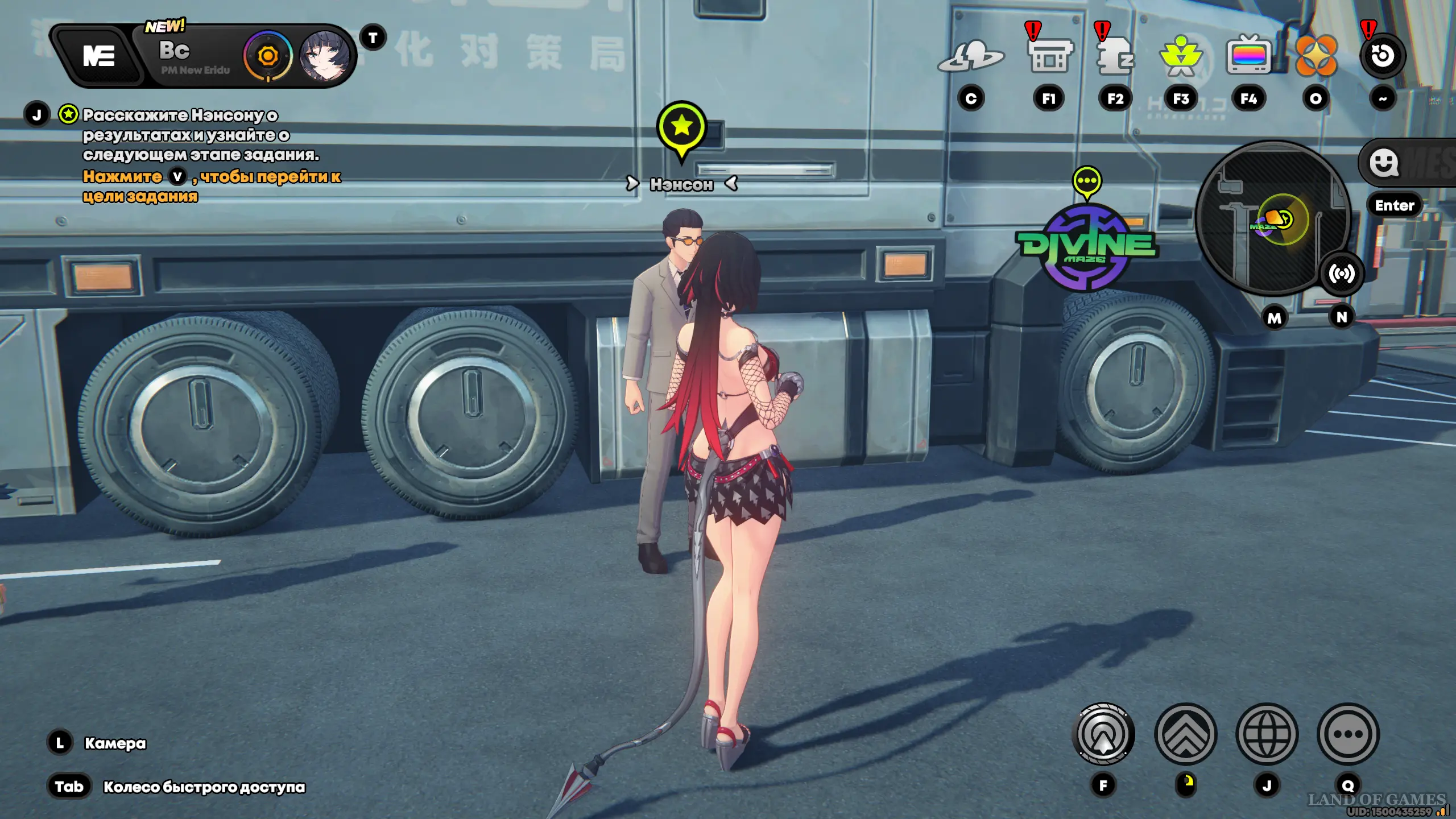The width and height of the screenshot is (1456, 819).
Task: Activate the double chevron up button
Action: pyautogui.click(x=1186, y=734)
